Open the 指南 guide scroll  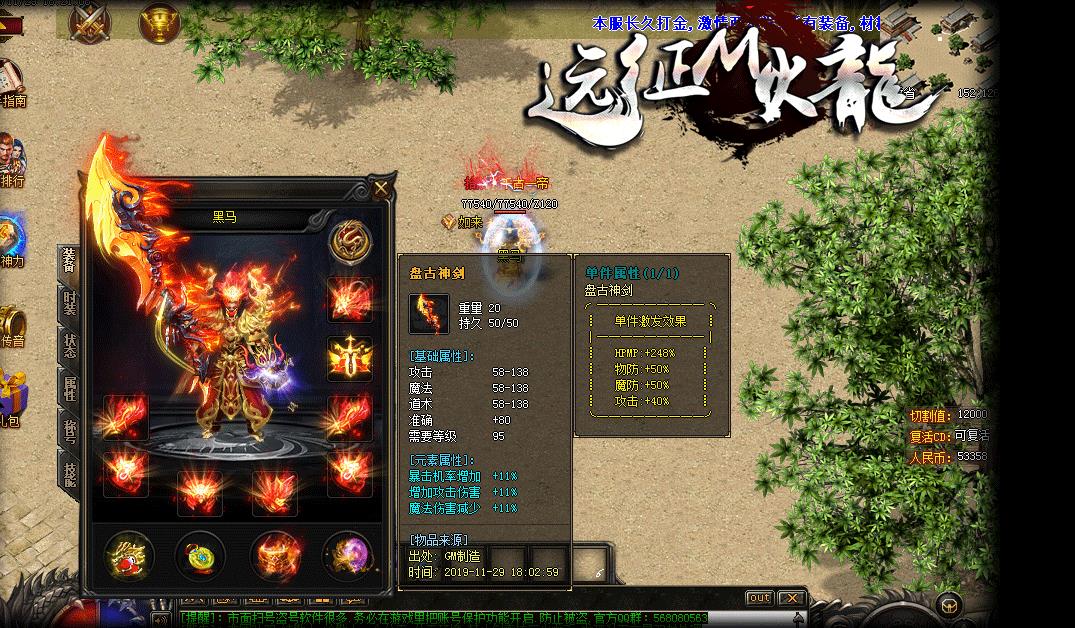tap(11, 83)
